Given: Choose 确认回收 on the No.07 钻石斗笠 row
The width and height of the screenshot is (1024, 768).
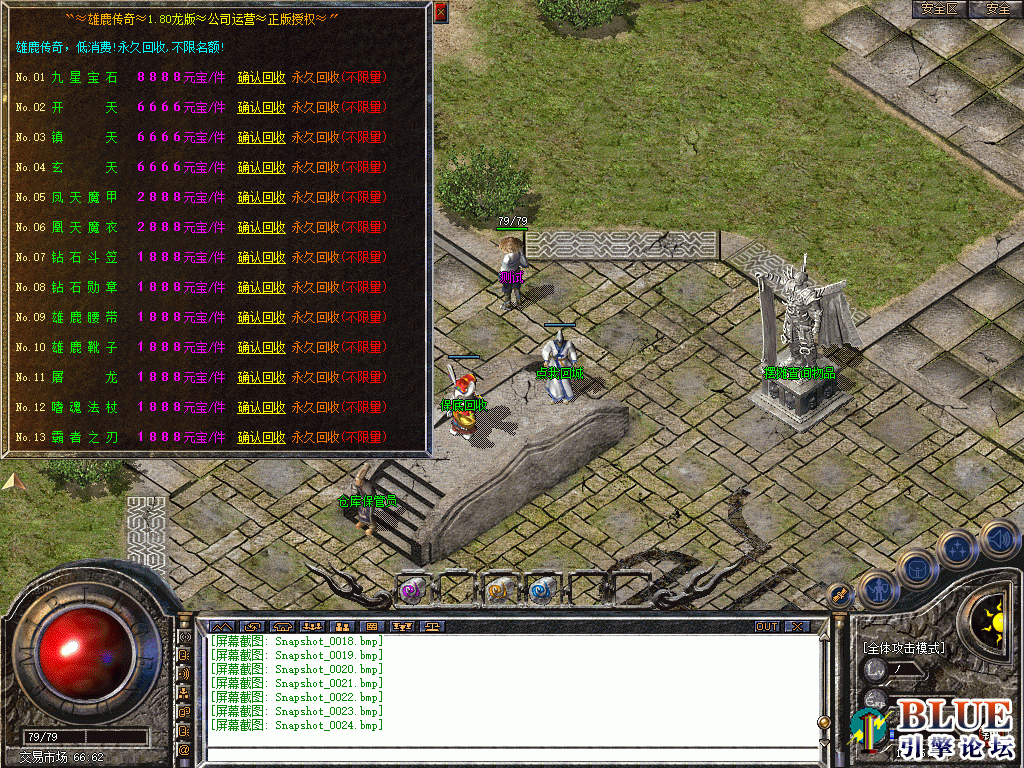Looking at the screenshot, I should 261,257.
